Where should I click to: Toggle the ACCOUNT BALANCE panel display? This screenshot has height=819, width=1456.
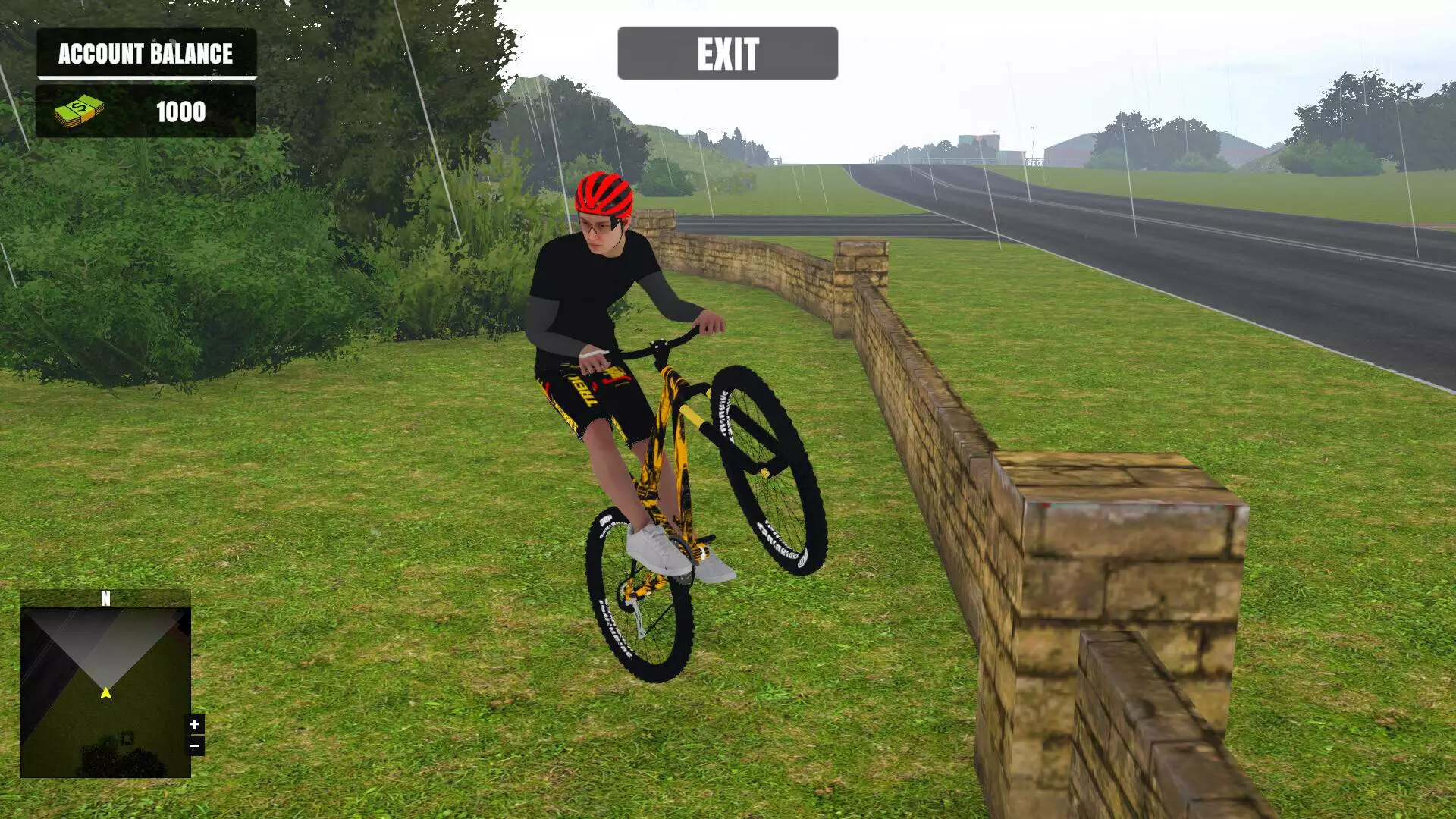pos(146,54)
